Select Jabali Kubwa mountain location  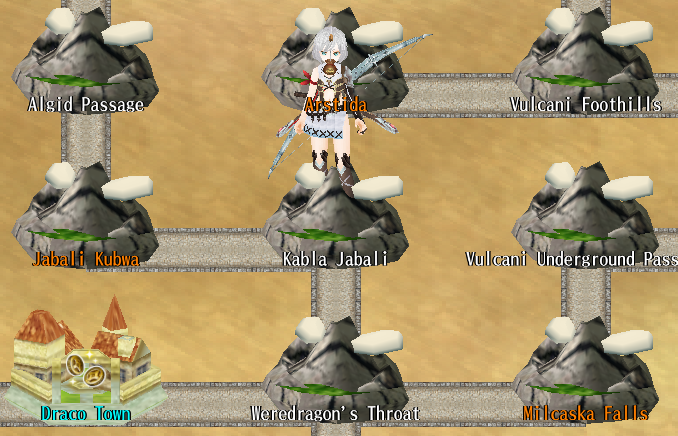point(85,218)
